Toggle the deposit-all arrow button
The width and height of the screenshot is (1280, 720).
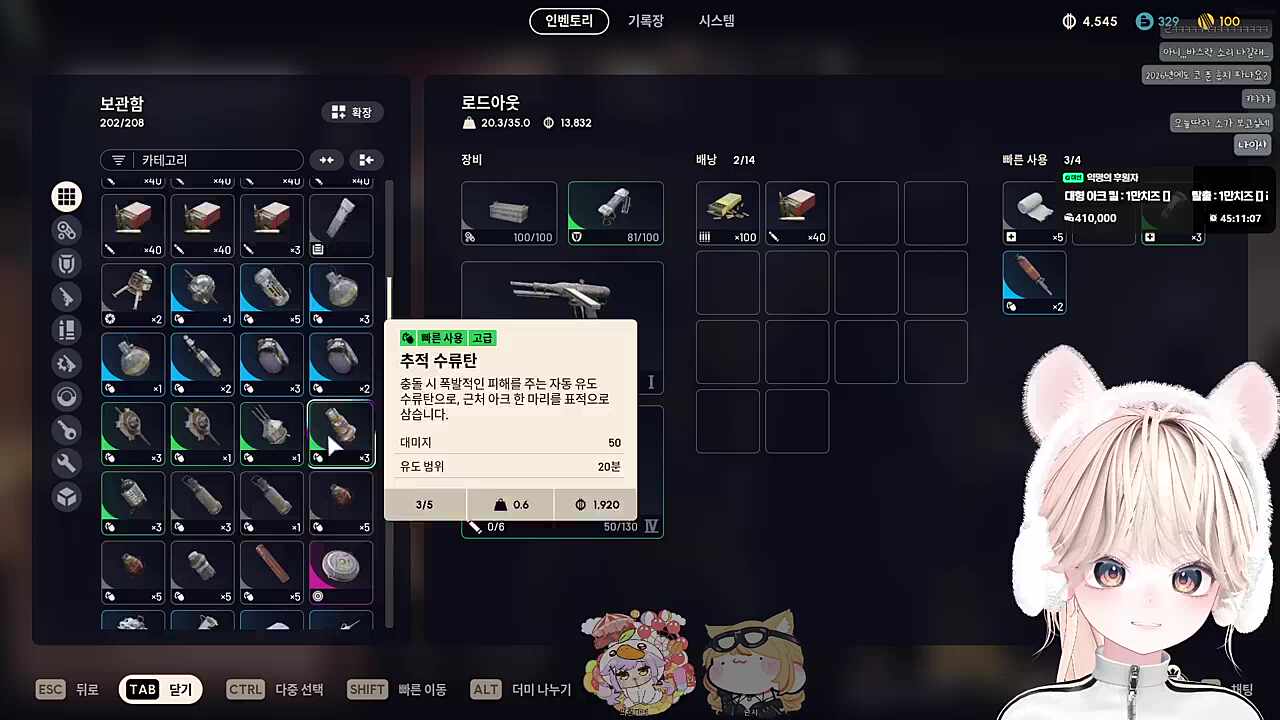[x=366, y=160]
